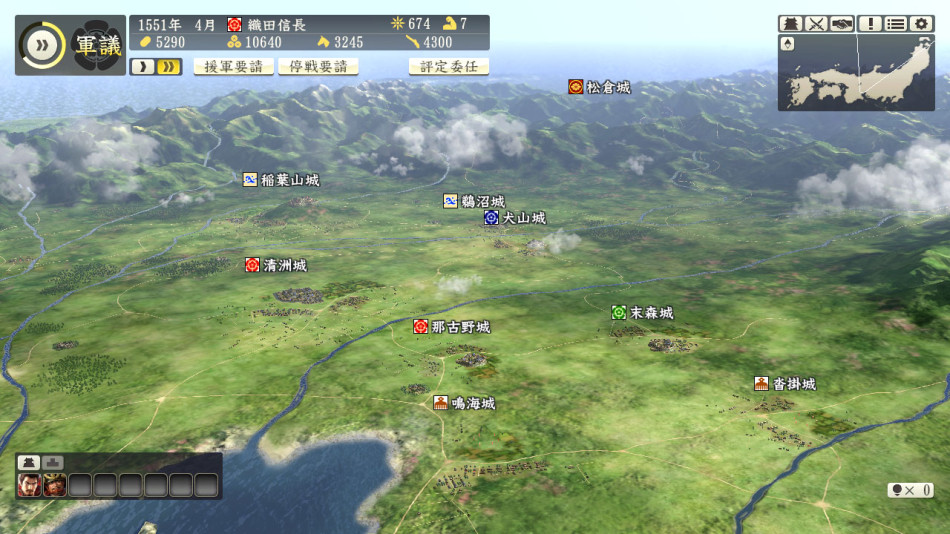This screenshot has width=950, height=534.
Task: Select the red-robed officer portrait
Action: pyautogui.click(x=30, y=485)
